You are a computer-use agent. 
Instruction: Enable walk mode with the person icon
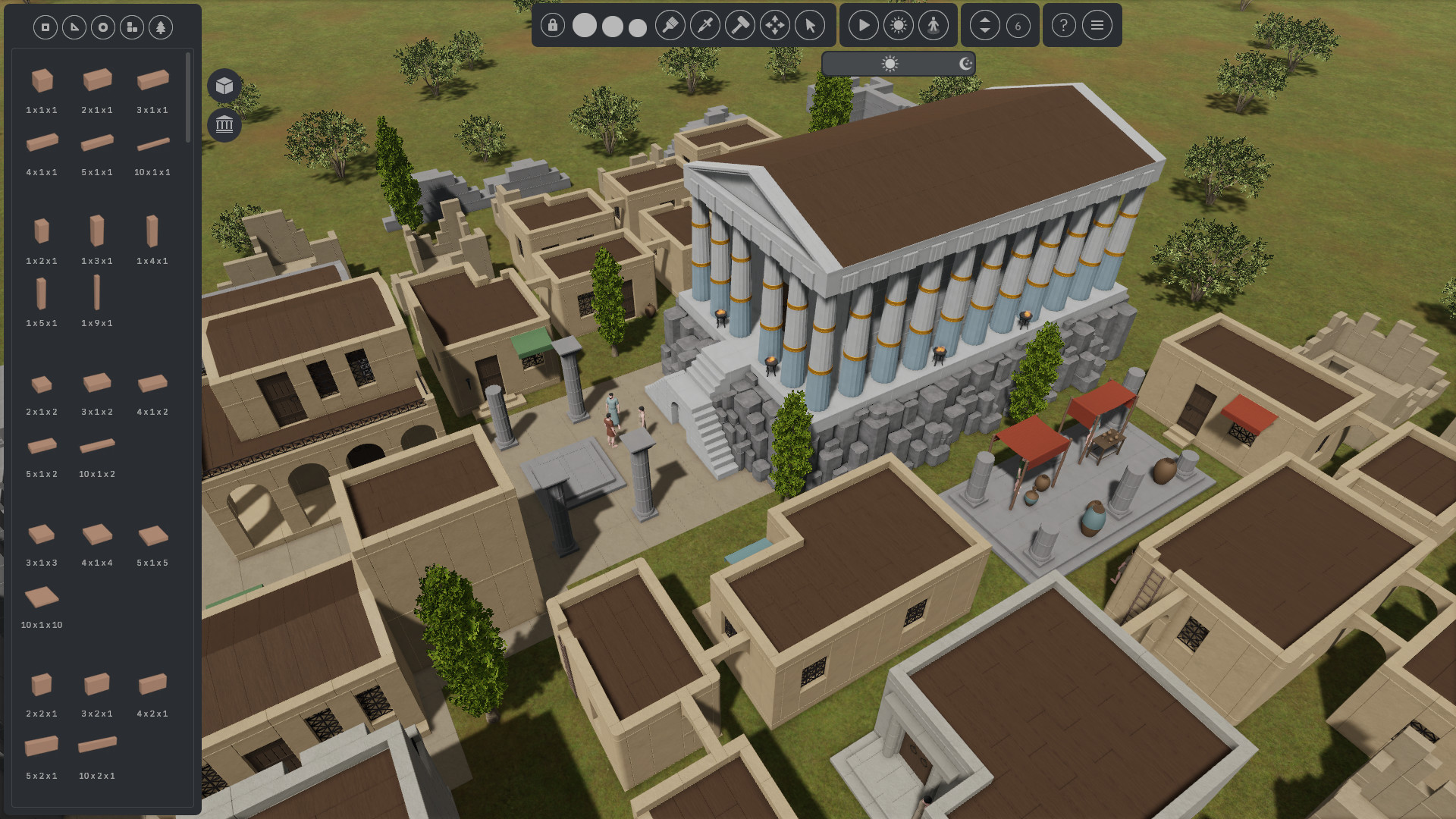934,25
